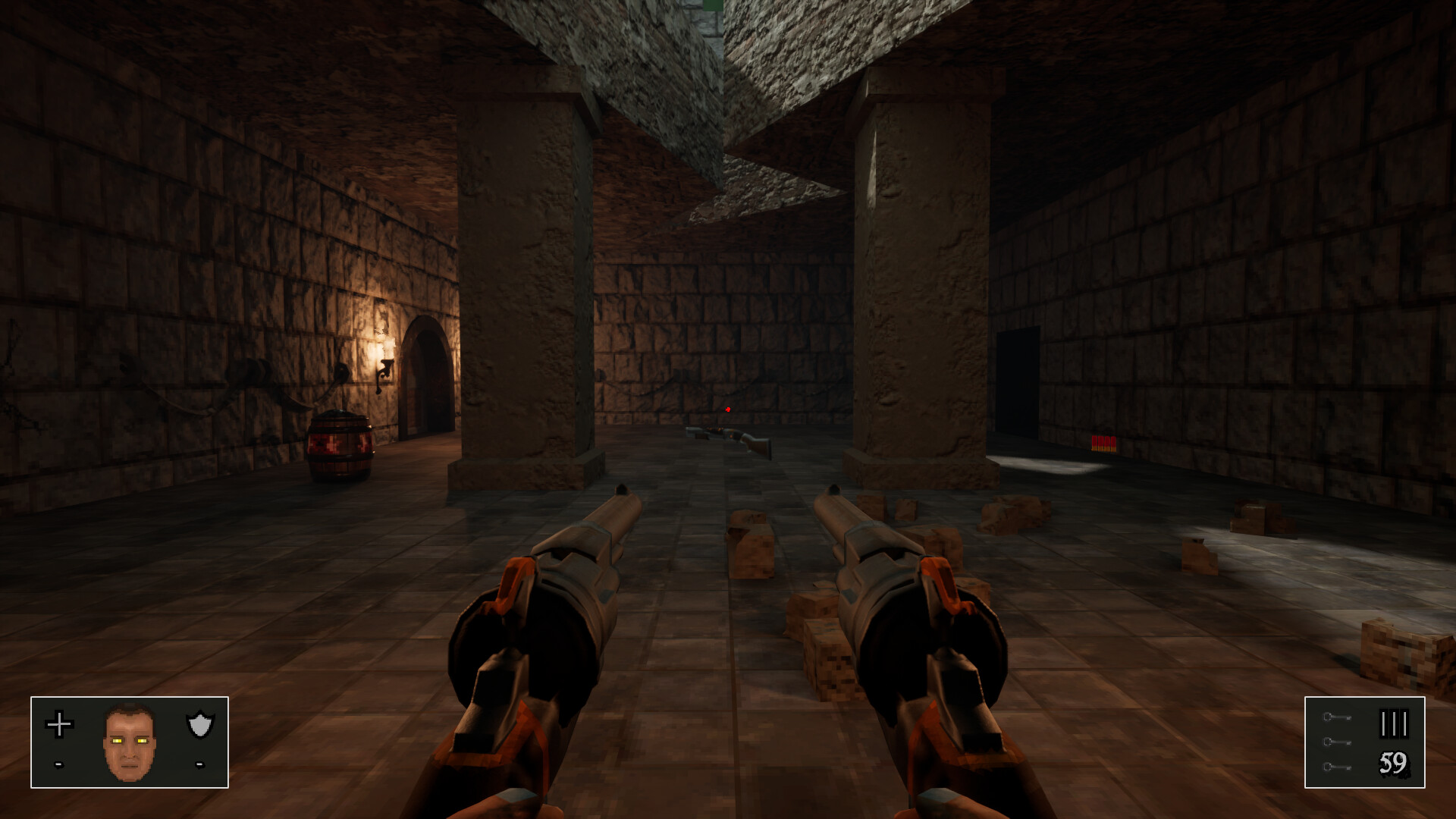Image resolution: width=1456 pixels, height=819 pixels.
Task: Click the red crosshair dot at screen center
Action: tap(728, 409)
